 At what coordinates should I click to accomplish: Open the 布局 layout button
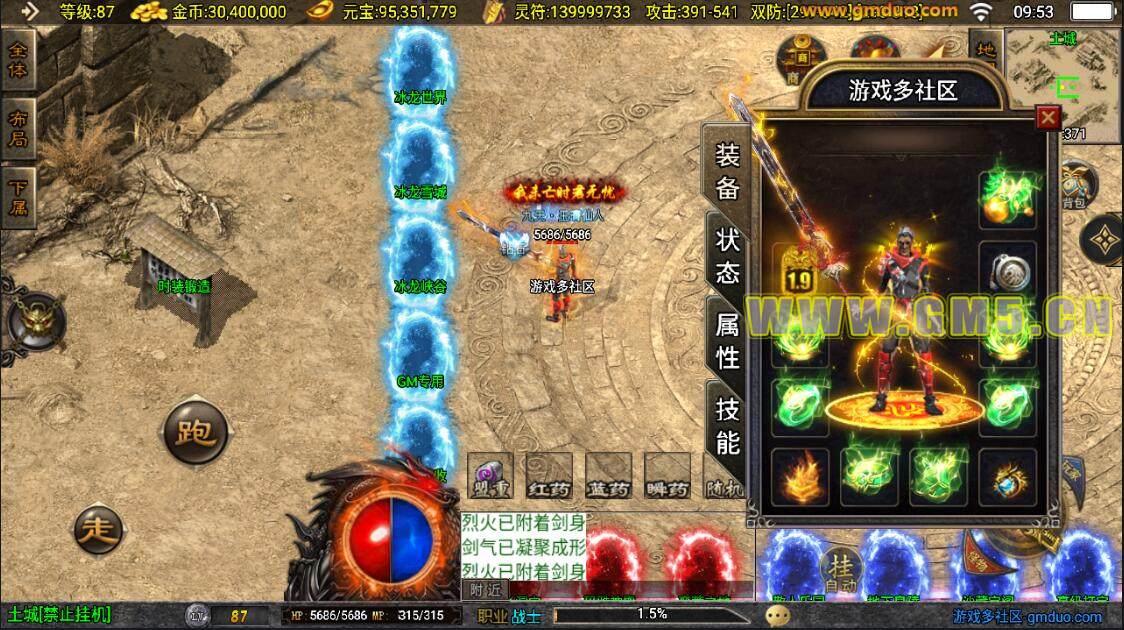(x=19, y=127)
